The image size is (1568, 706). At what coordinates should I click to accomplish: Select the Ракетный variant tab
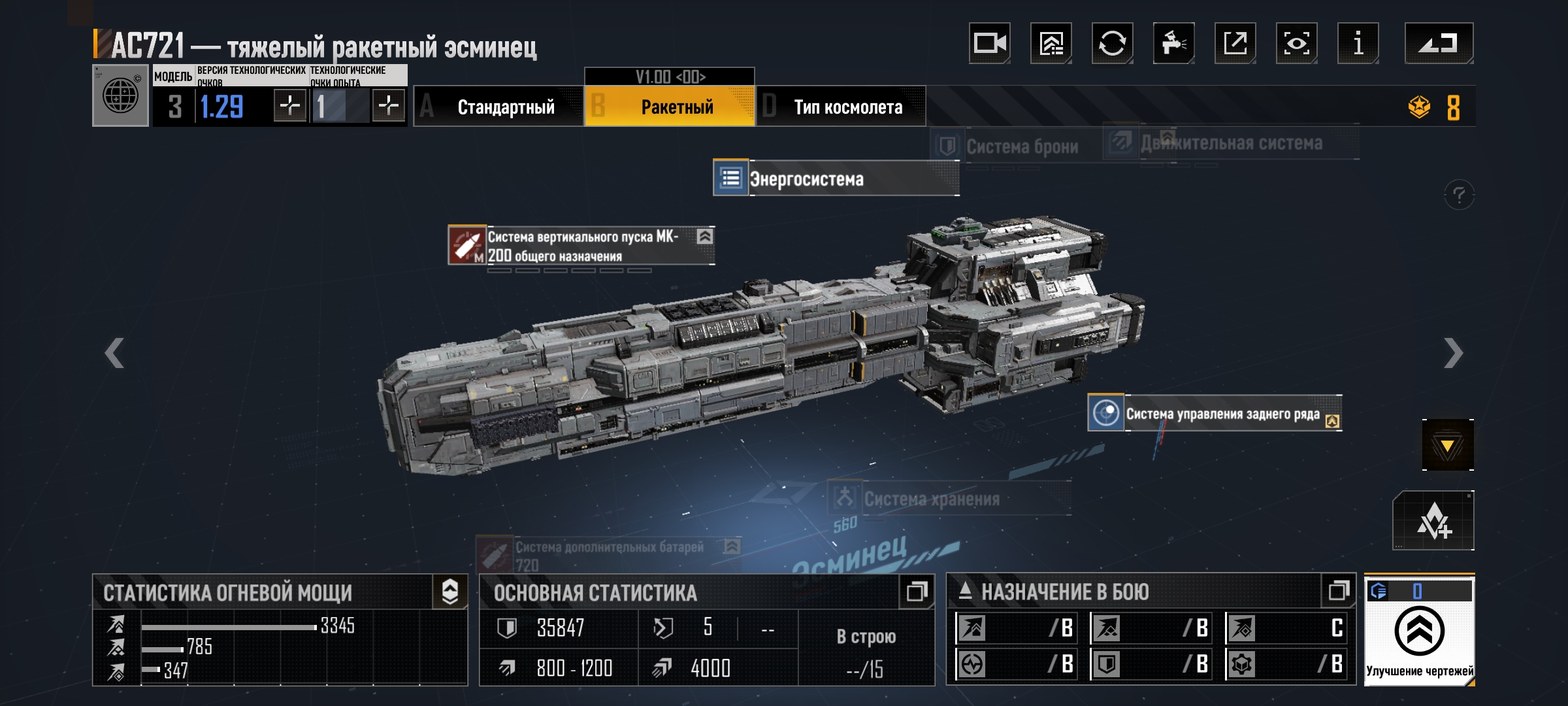pyautogui.click(x=670, y=107)
